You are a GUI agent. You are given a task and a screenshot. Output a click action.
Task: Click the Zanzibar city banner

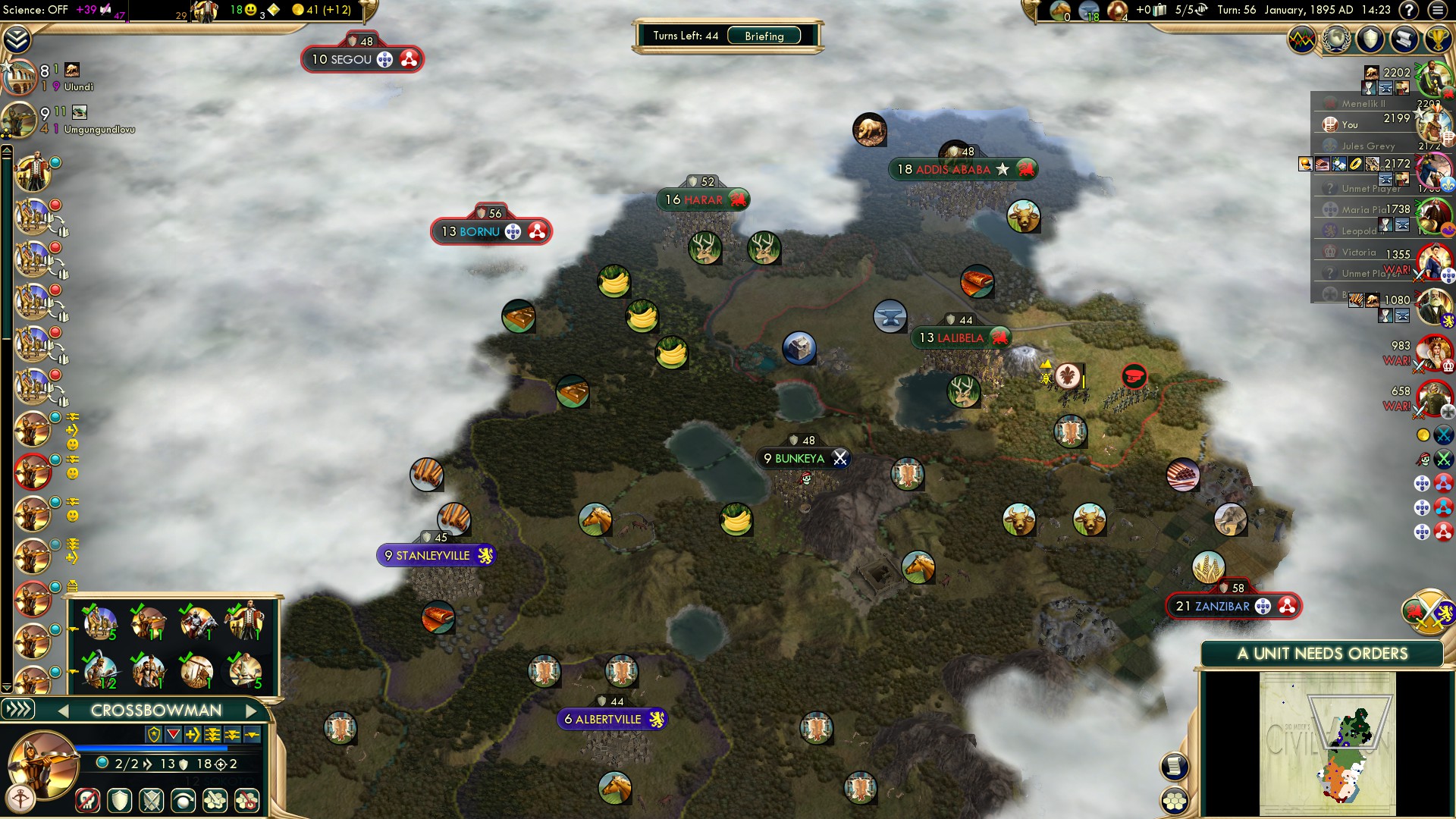click(x=1232, y=606)
